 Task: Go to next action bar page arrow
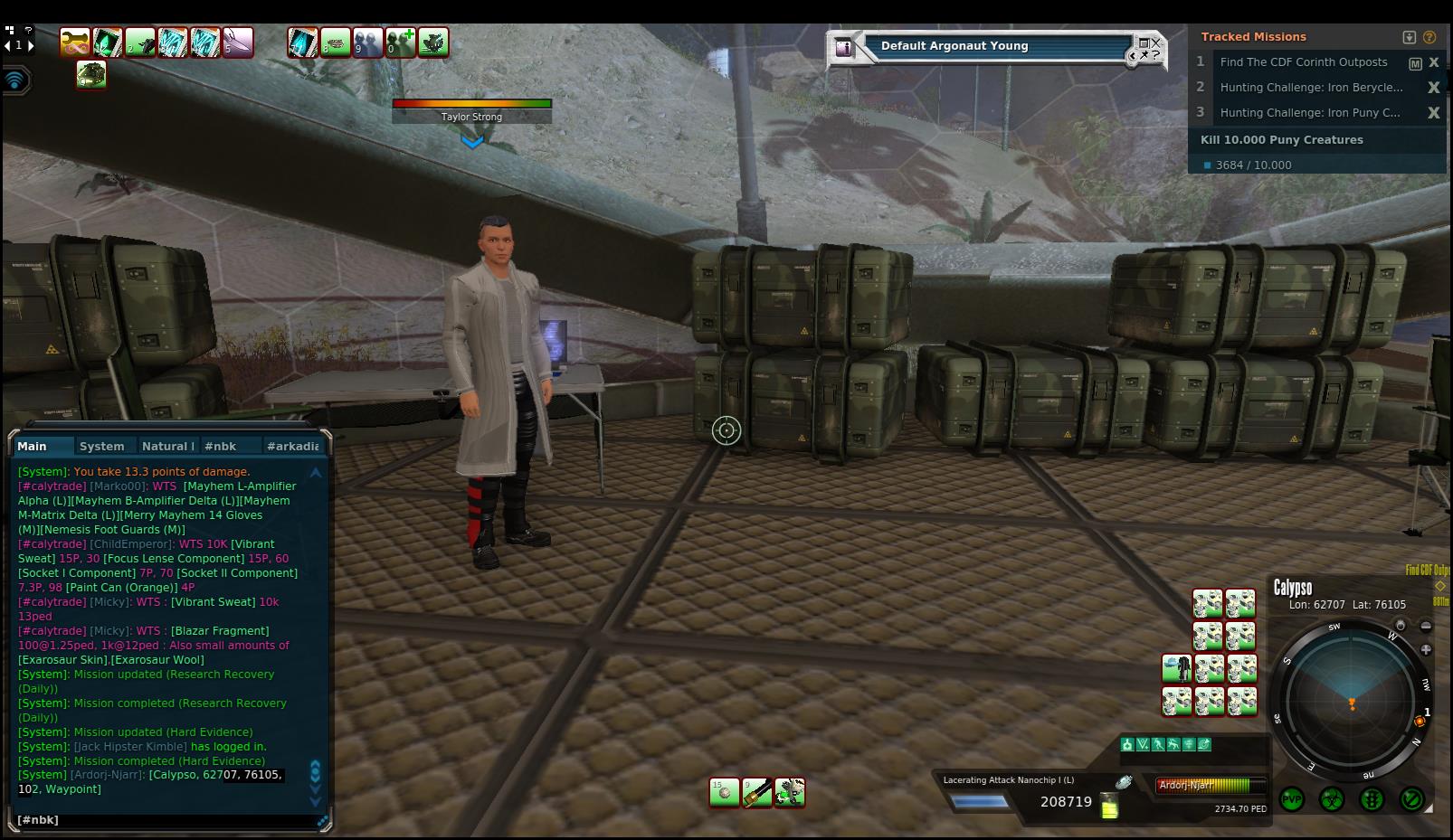point(31,45)
